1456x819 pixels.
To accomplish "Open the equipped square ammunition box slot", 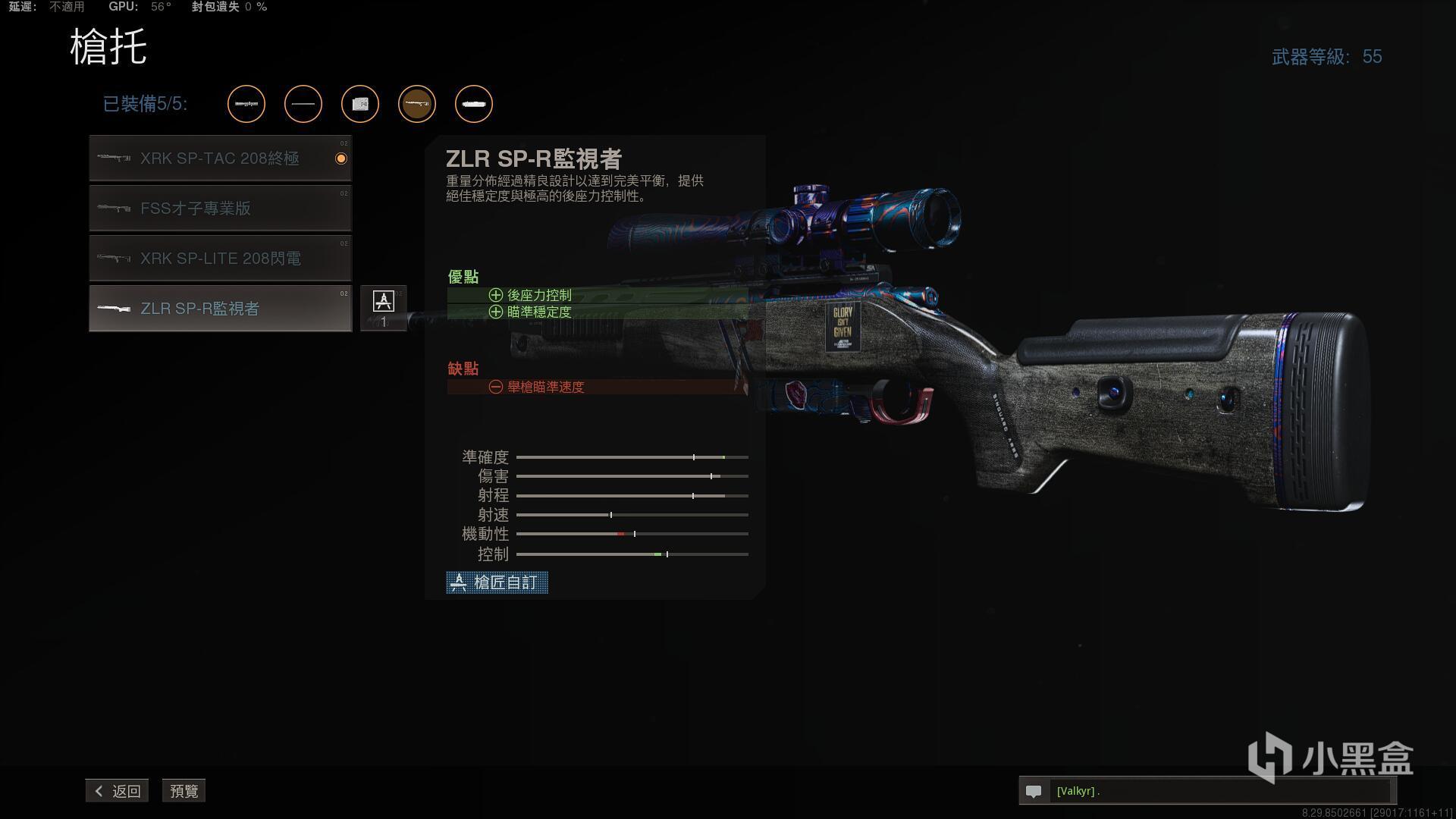I will [x=360, y=104].
